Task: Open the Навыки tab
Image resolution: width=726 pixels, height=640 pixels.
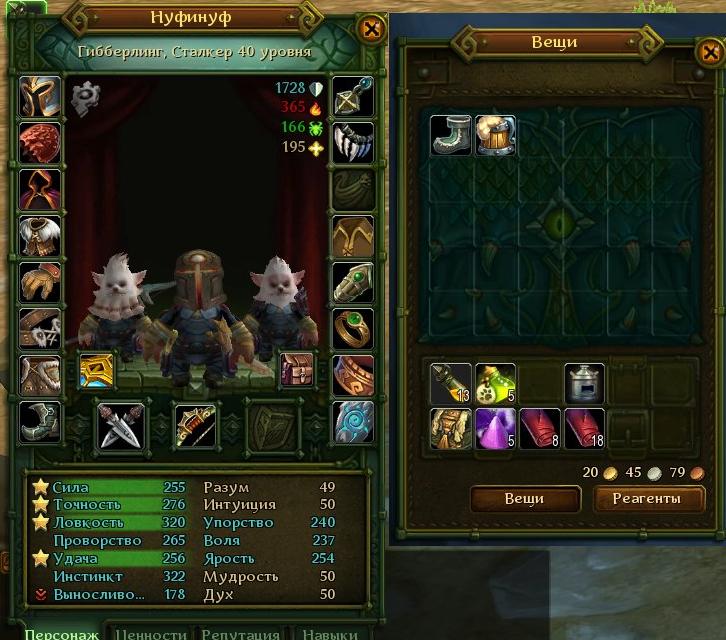Action: pos(329,633)
